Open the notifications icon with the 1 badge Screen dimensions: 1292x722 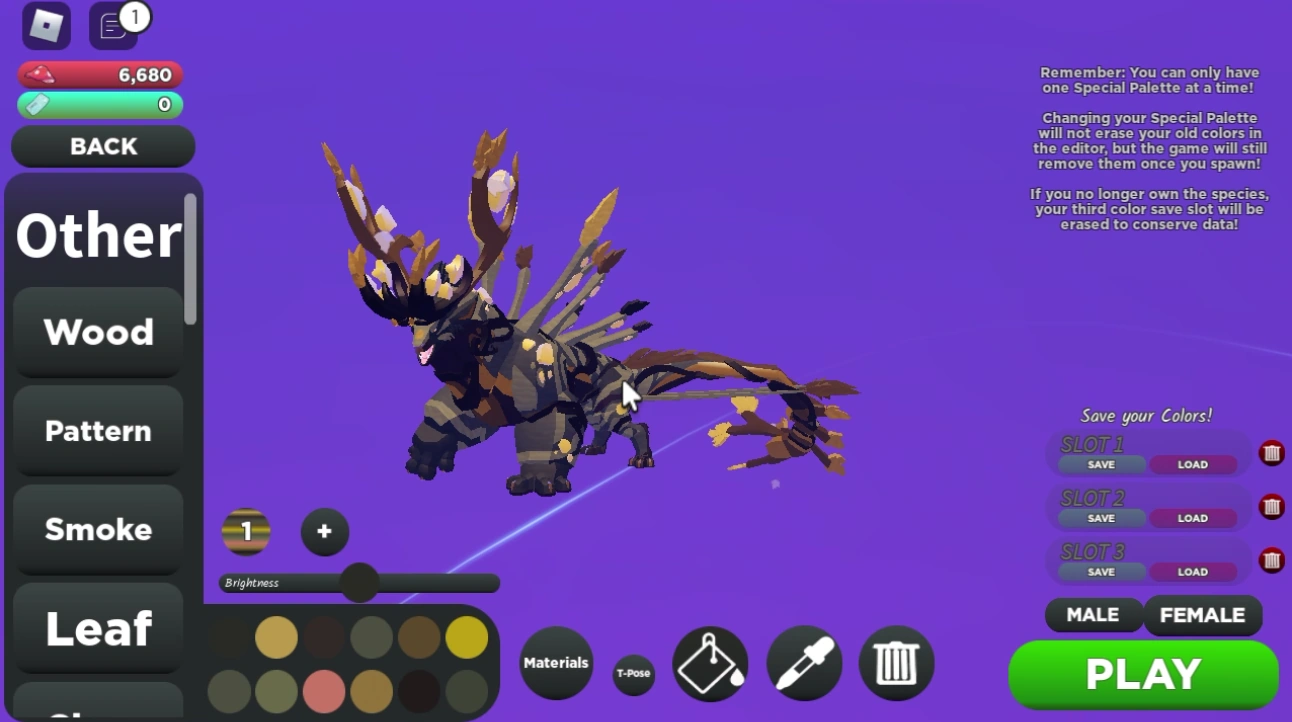coord(112,26)
